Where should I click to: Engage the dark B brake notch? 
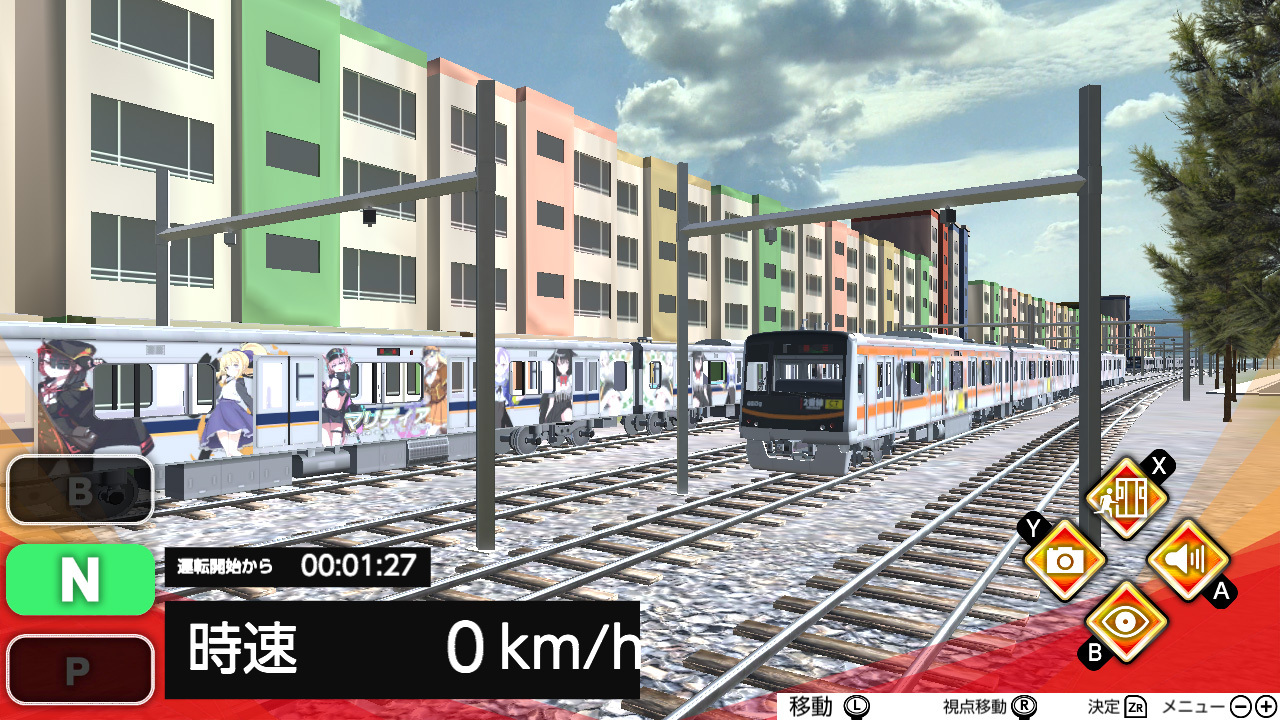pyautogui.click(x=80, y=490)
